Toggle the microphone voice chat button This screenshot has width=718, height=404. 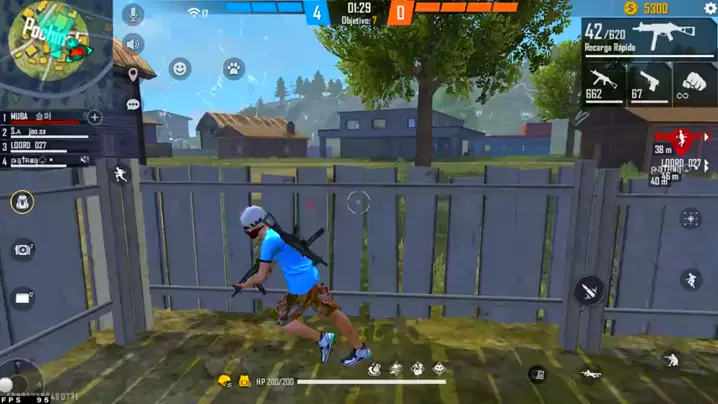click(132, 14)
